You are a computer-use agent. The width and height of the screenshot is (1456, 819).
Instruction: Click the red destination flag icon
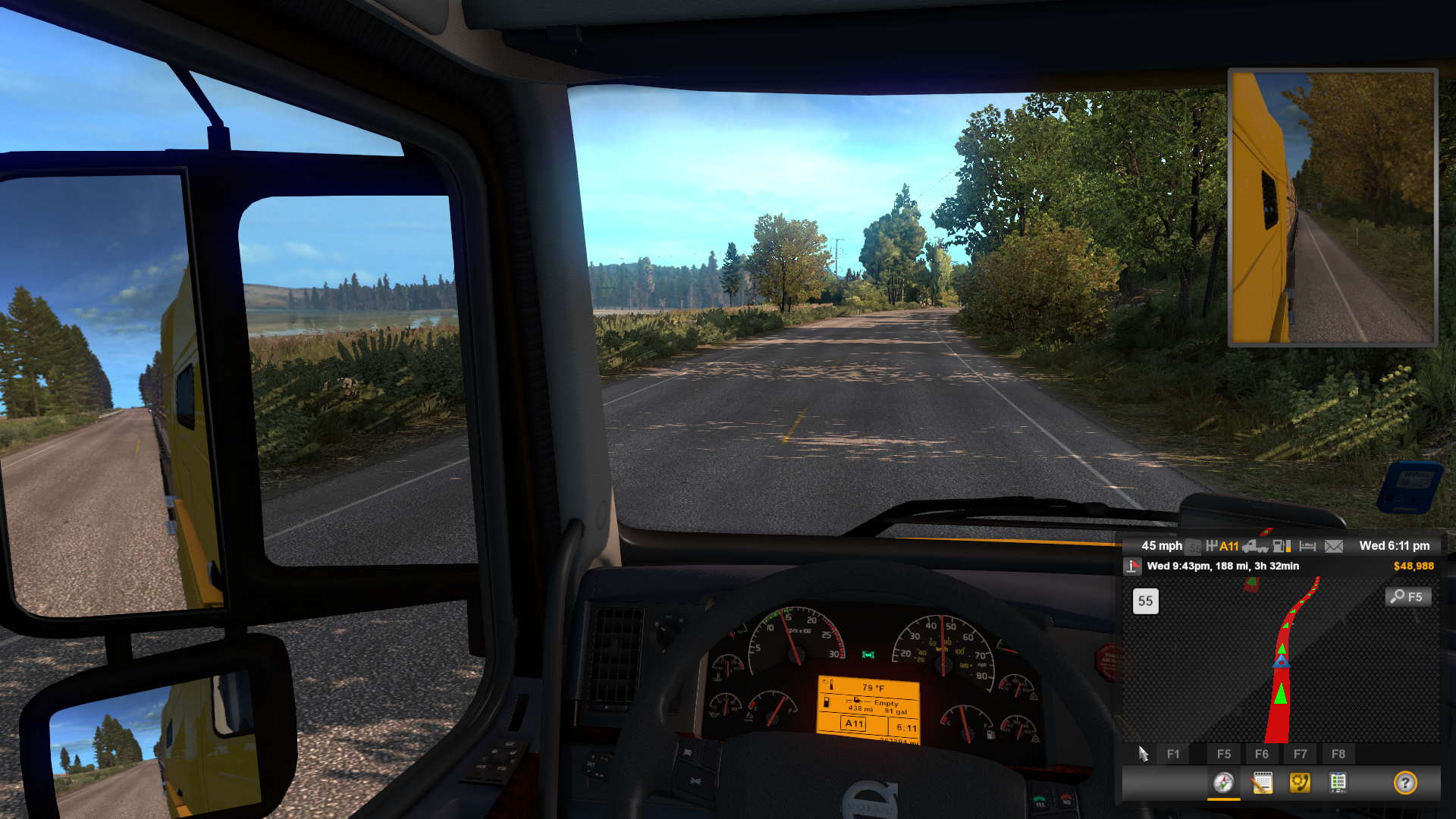tap(1132, 566)
